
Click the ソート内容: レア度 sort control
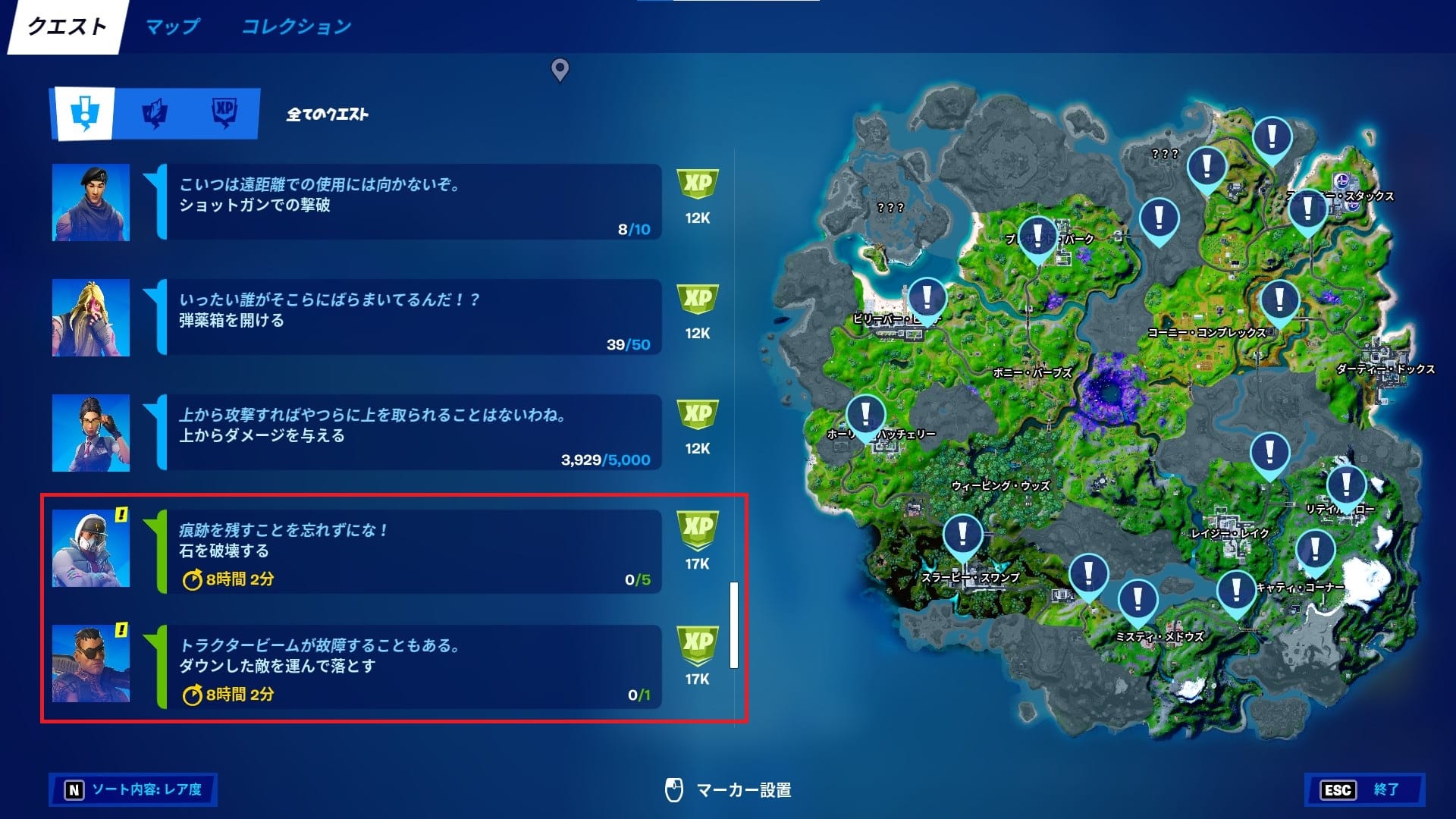pos(133,790)
